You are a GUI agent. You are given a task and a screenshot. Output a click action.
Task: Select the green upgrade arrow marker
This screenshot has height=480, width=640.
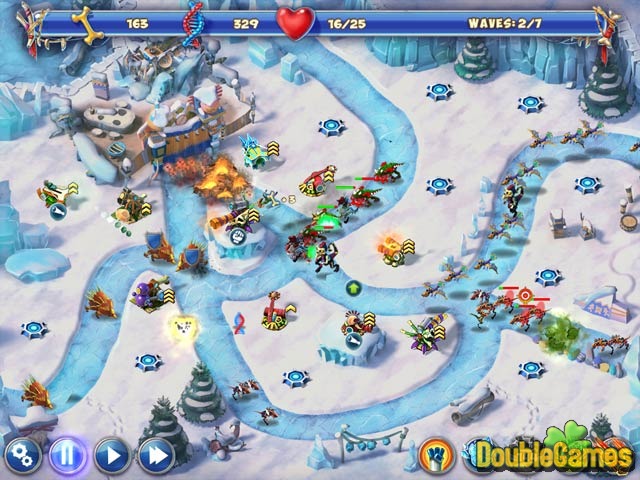pyautogui.click(x=353, y=288)
